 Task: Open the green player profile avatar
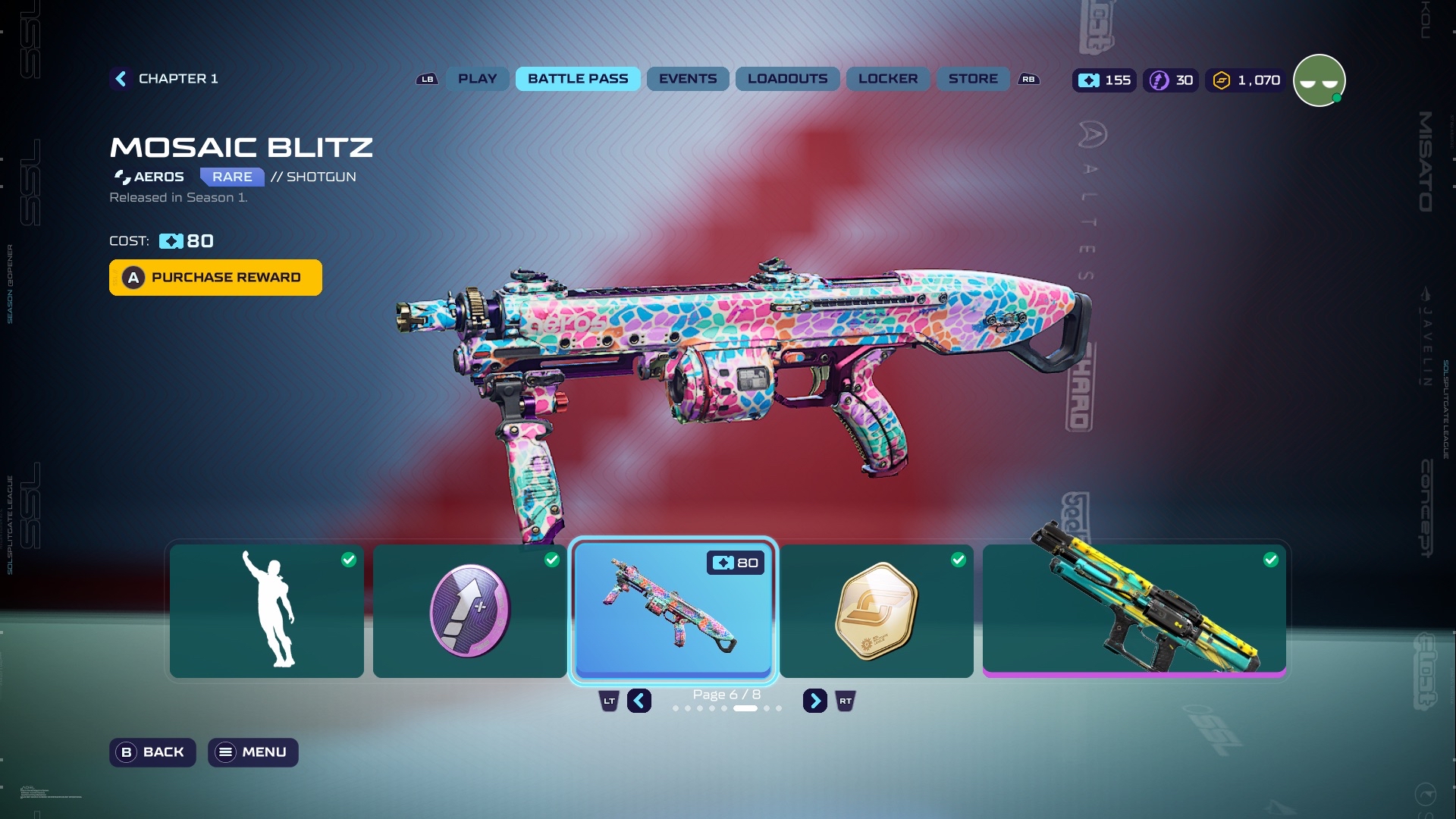click(1319, 80)
